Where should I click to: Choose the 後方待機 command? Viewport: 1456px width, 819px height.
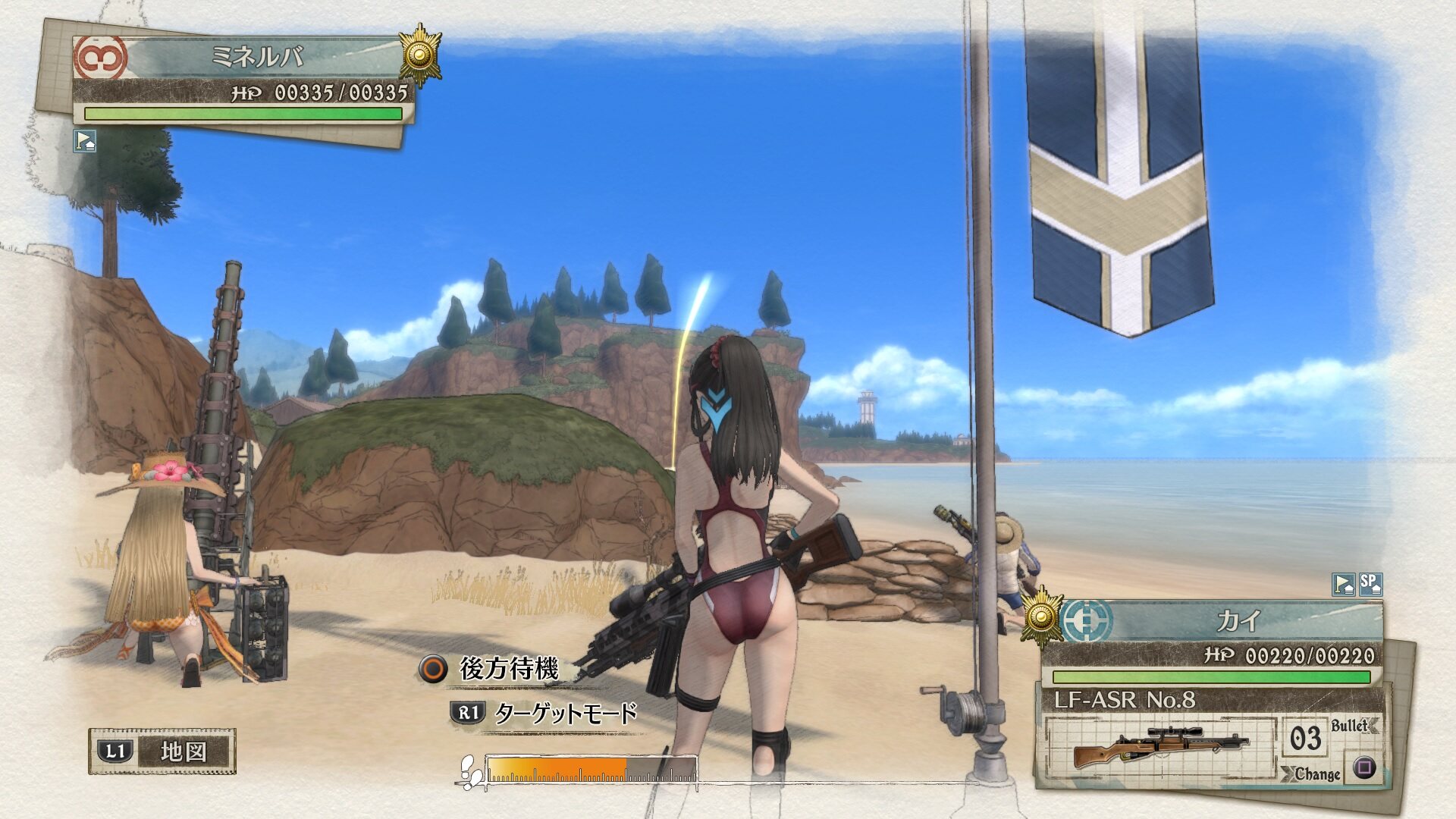tap(491, 669)
